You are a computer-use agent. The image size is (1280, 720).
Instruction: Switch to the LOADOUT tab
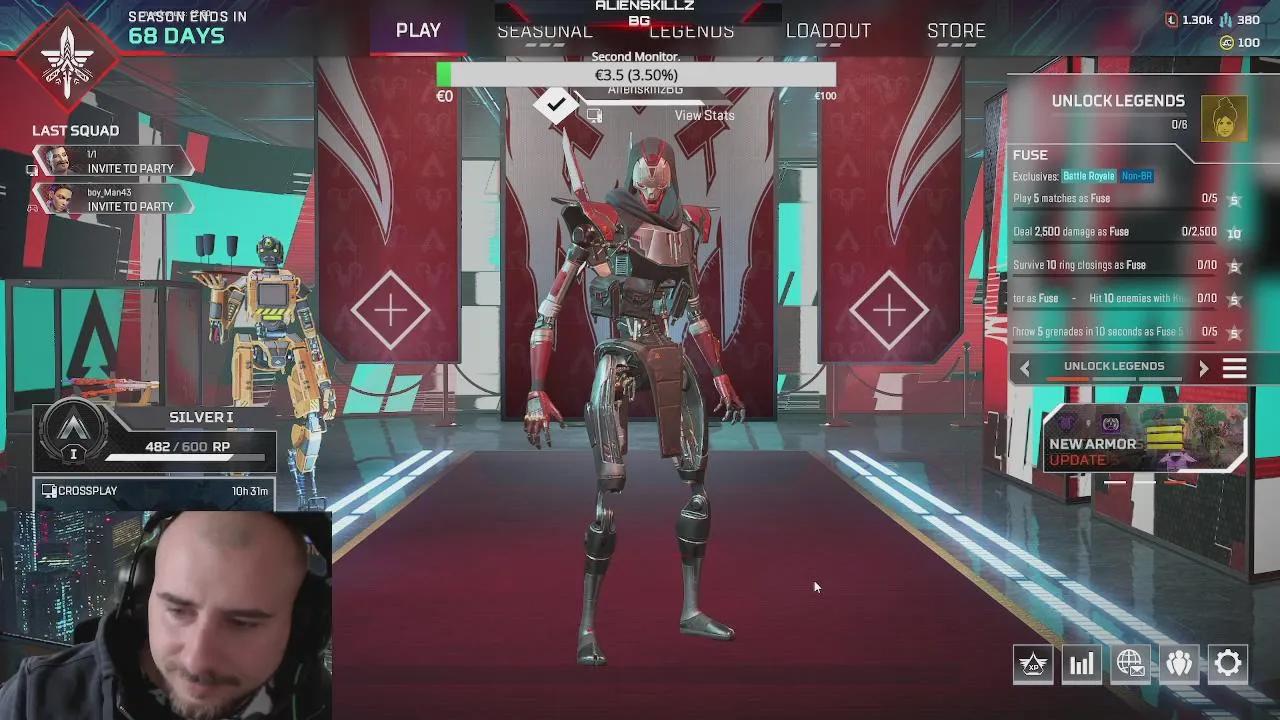click(x=828, y=31)
